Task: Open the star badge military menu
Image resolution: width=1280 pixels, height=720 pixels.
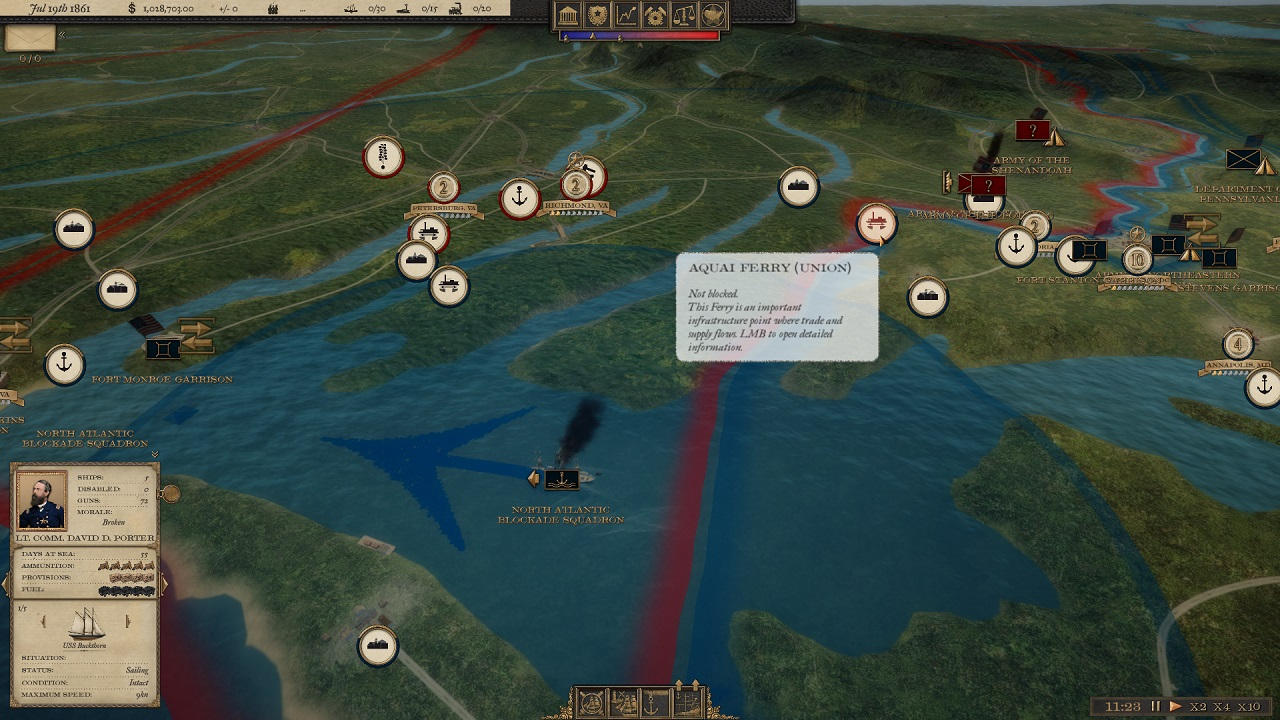Action: click(x=598, y=15)
